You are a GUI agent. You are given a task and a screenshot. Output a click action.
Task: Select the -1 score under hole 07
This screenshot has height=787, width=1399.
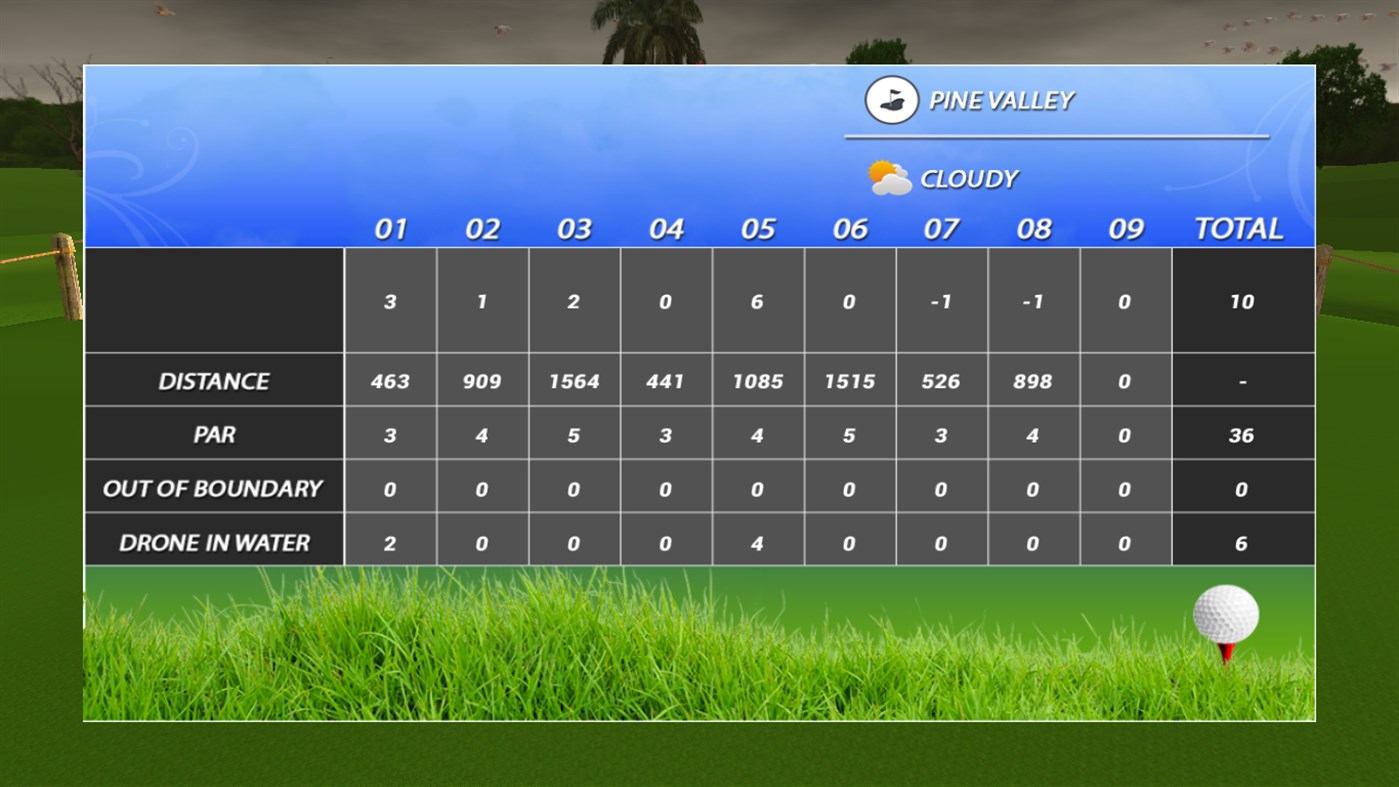[x=941, y=301]
